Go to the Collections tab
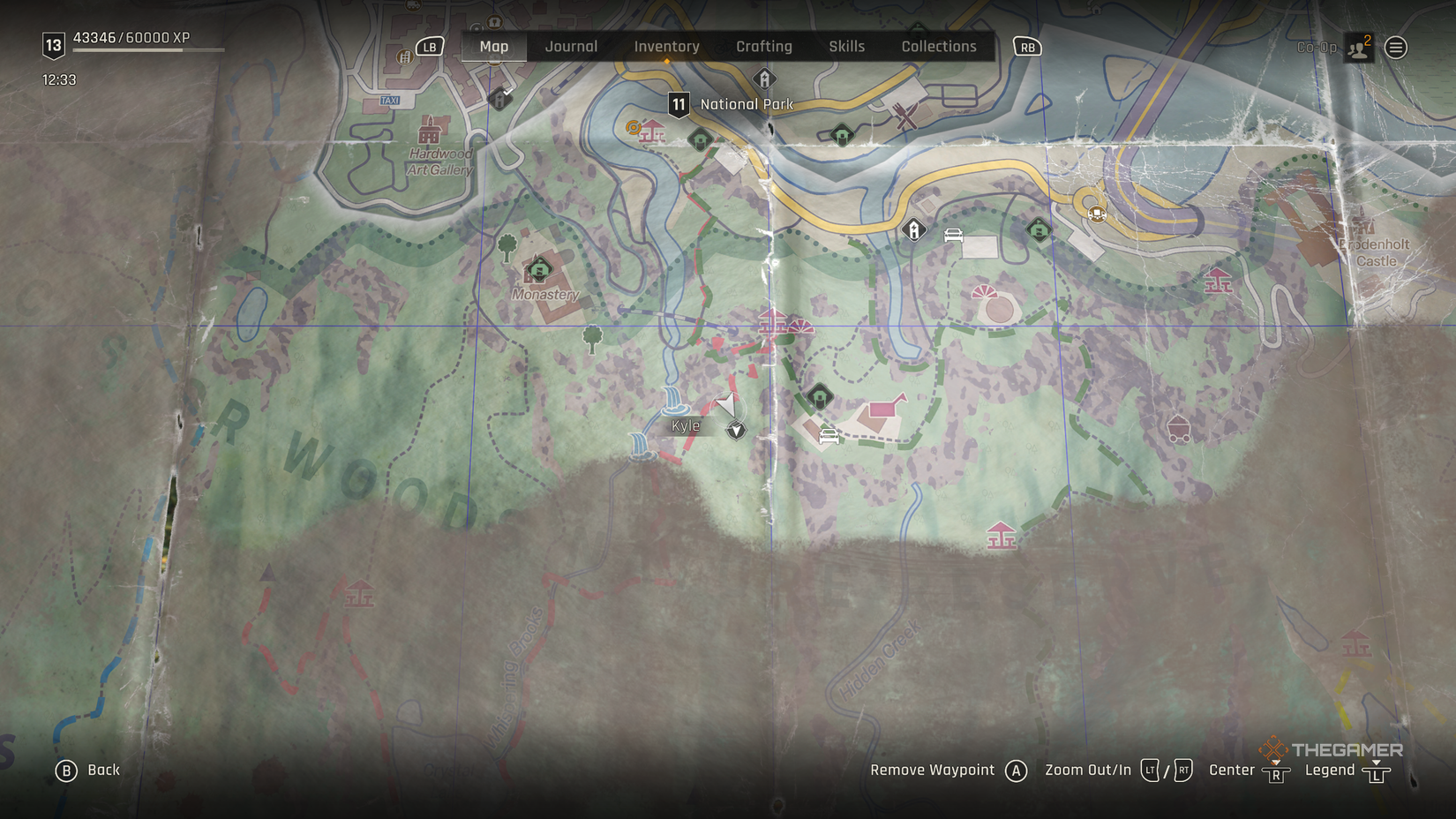The width and height of the screenshot is (1456, 819). [939, 47]
